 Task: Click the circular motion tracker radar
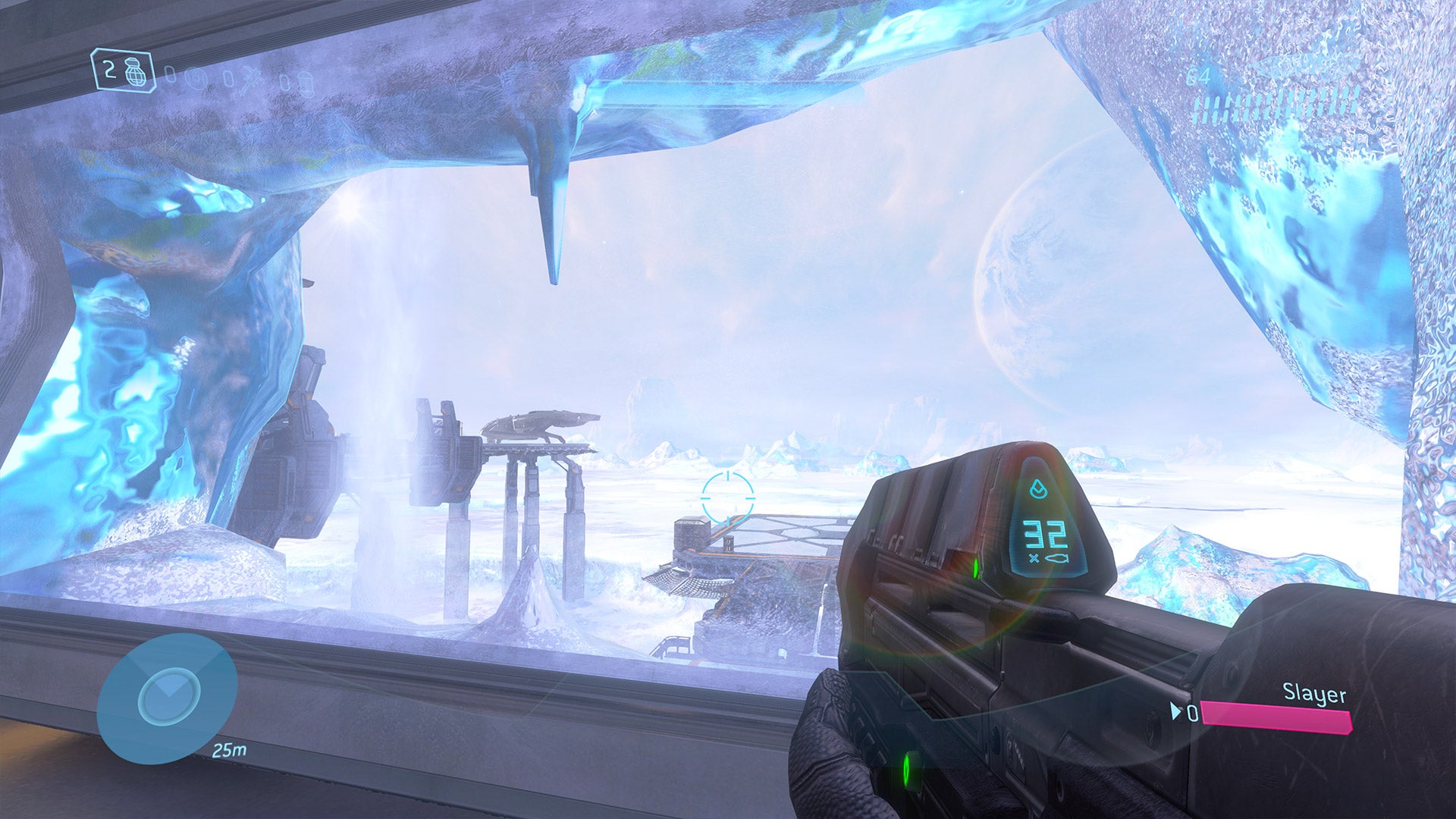point(168,696)
